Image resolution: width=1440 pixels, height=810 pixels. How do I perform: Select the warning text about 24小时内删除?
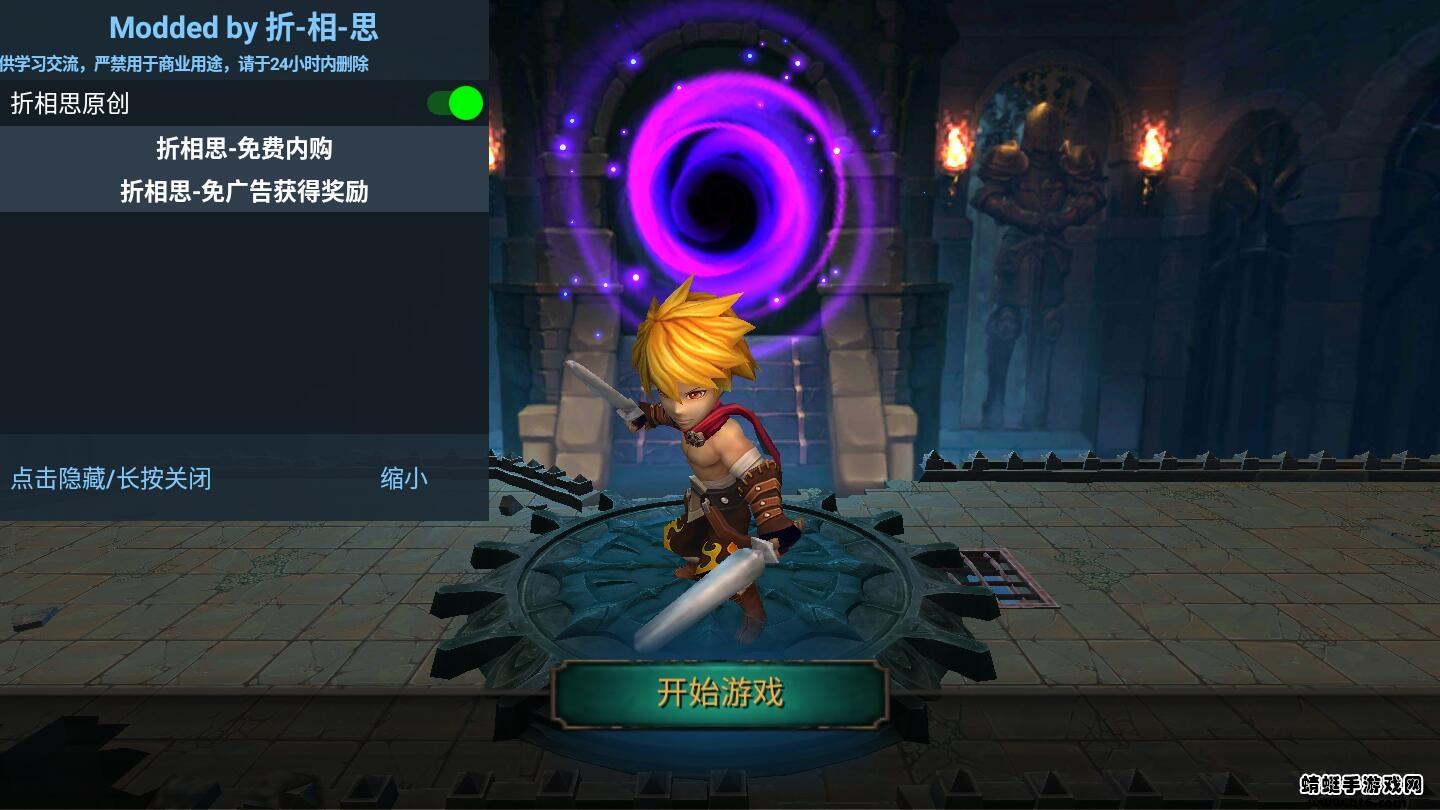tap(185, 64)
